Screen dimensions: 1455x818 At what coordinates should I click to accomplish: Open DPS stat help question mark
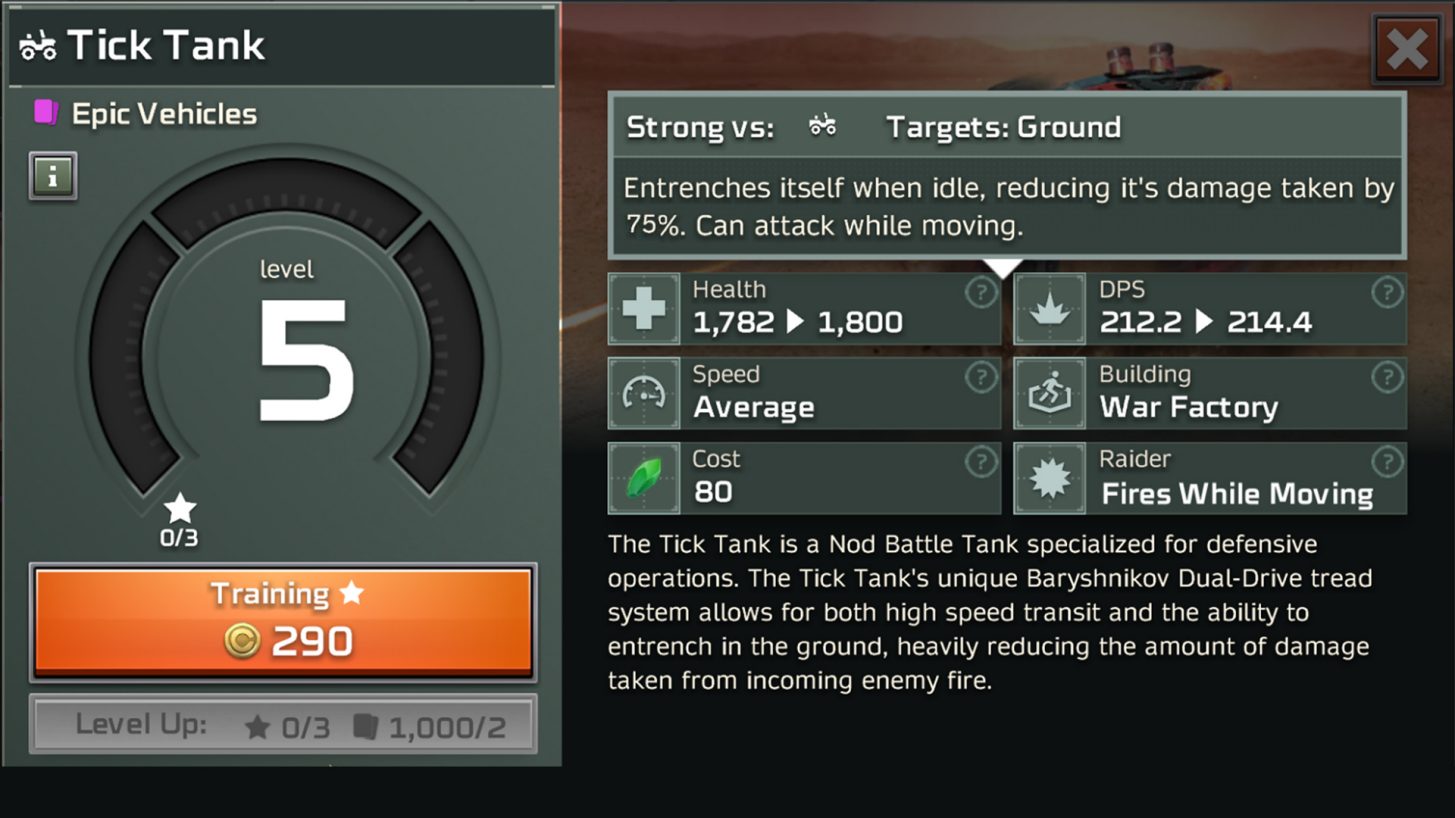[1387, 292]
